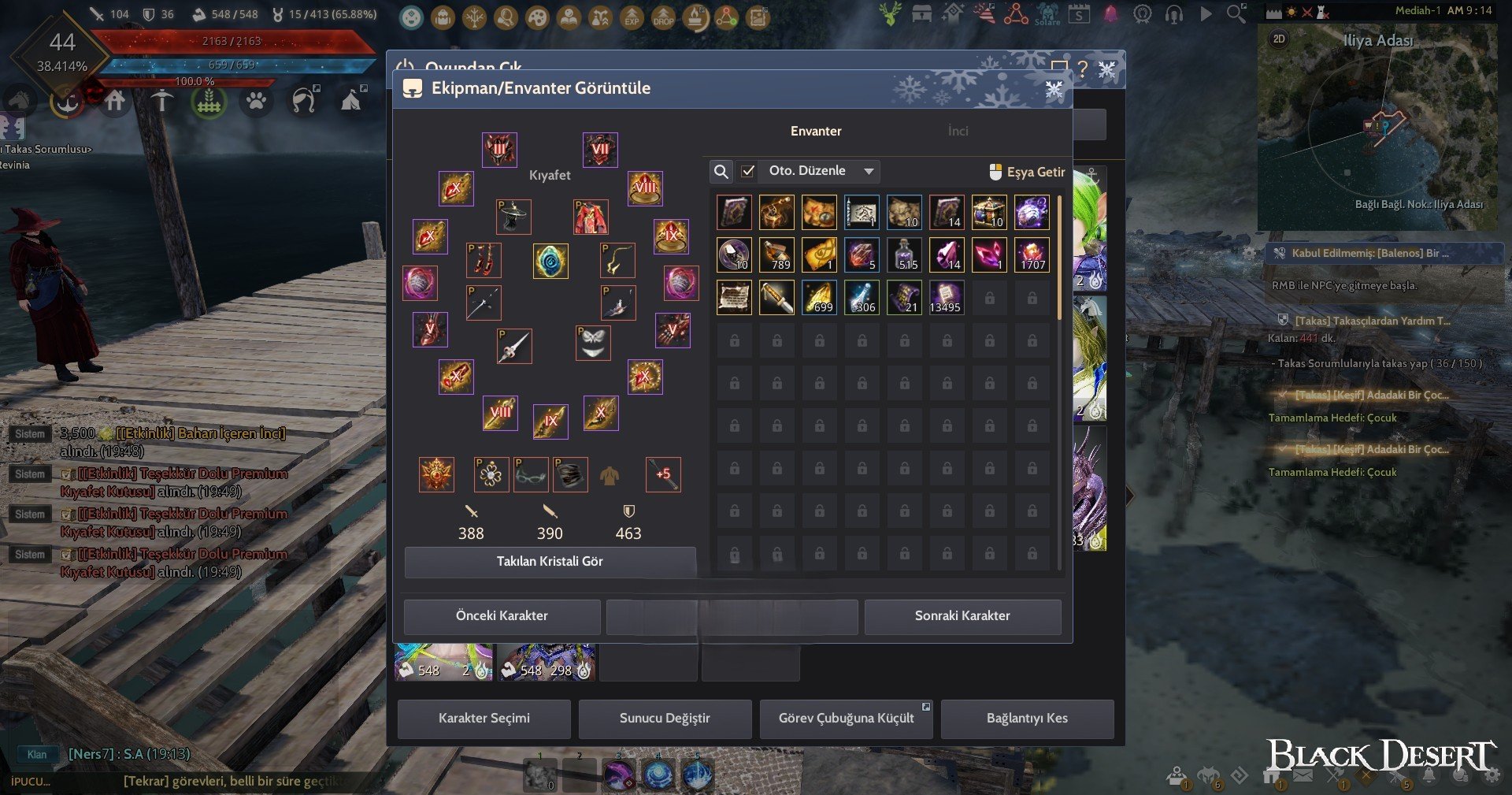Open the inventory backpack icon on top toolbar
Screen dimensions: 1512x795
(442, 17)
